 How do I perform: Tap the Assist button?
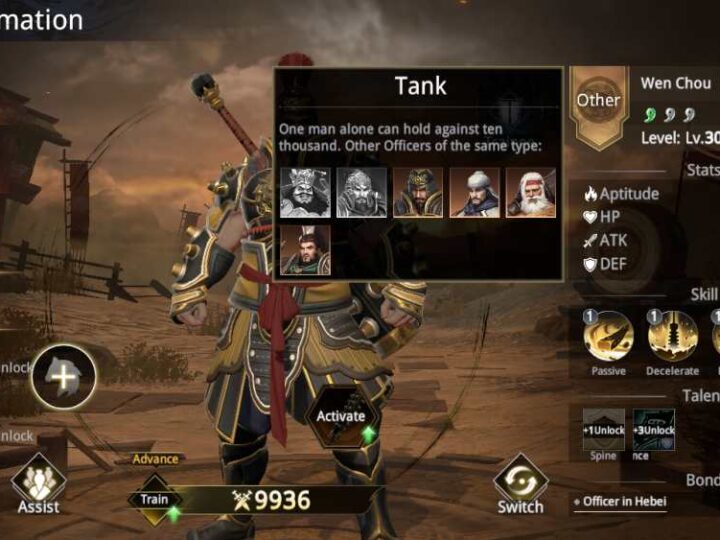pos(38,486)
